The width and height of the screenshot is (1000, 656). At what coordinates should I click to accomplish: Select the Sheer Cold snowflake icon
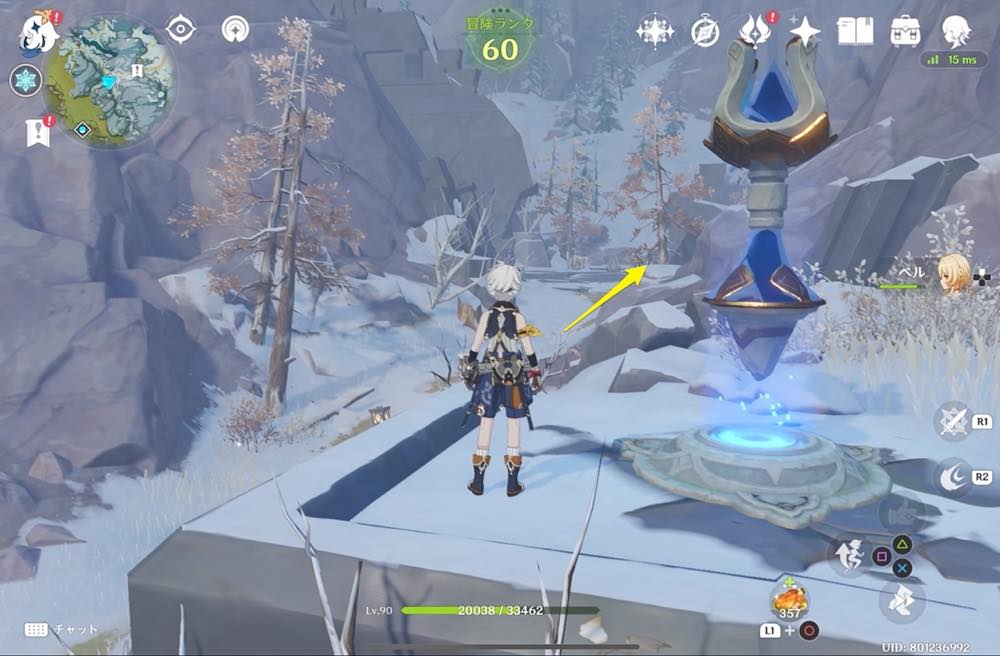tap(25, 80)
